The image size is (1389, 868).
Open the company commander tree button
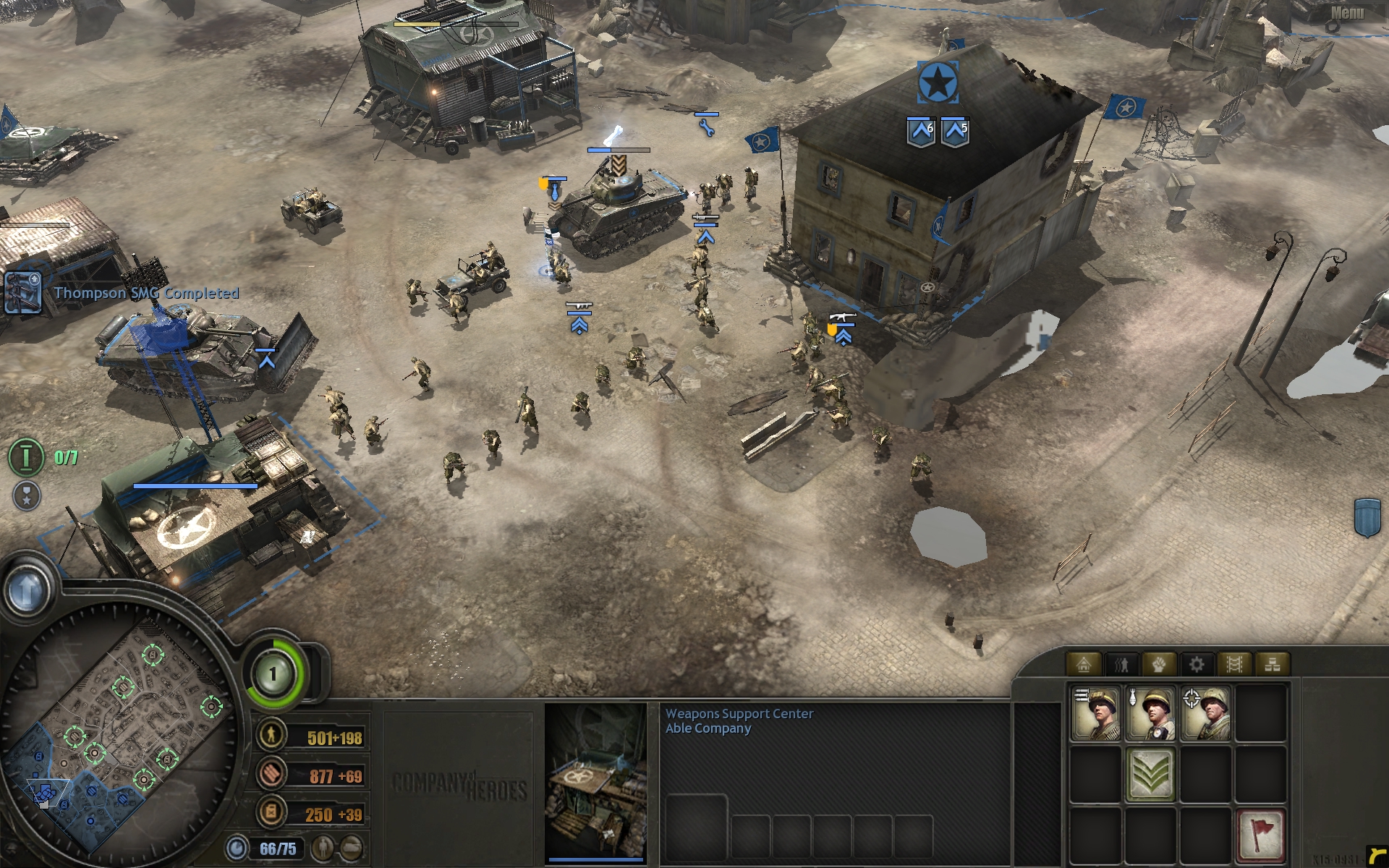(x=273, y=675)
